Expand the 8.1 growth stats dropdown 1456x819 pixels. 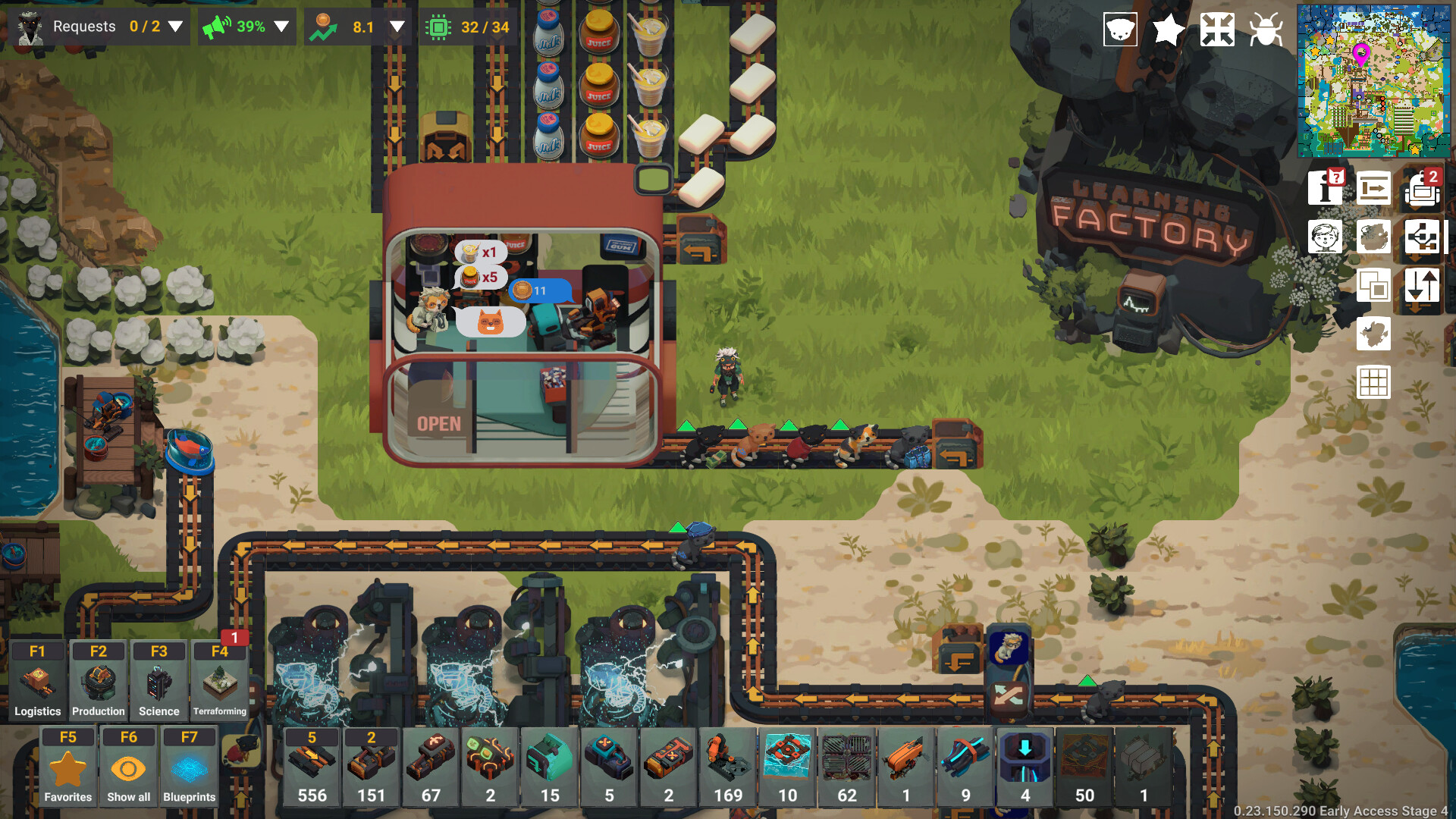[x=395, y=27]
